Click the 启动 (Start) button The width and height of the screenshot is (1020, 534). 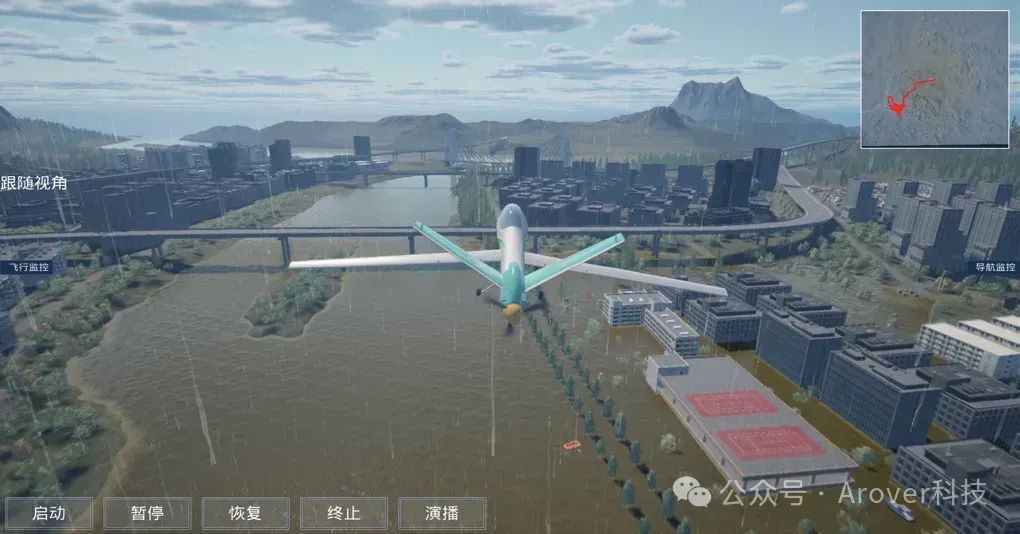(49, 513)
